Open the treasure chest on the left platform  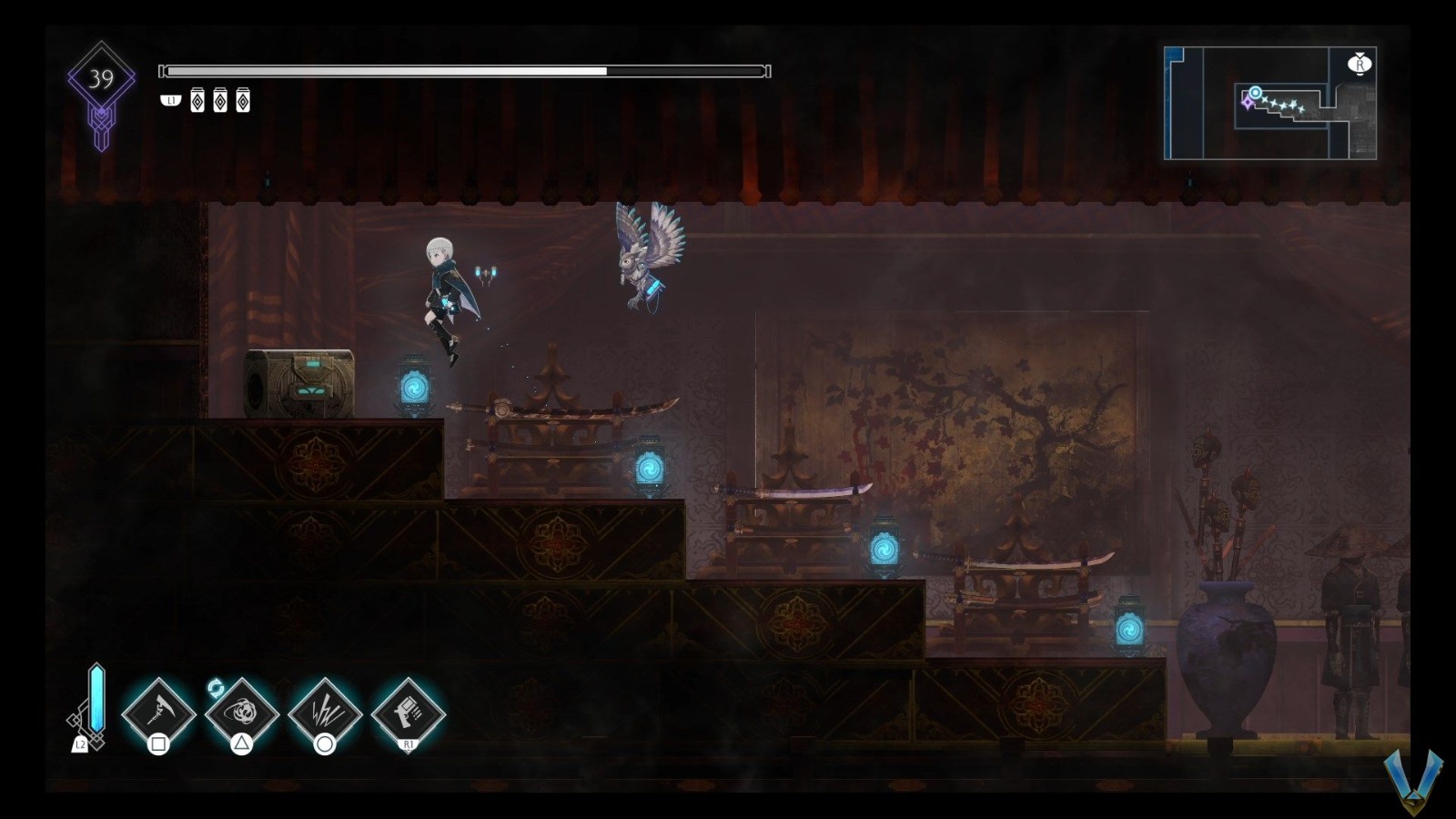(x=300, y=382)
